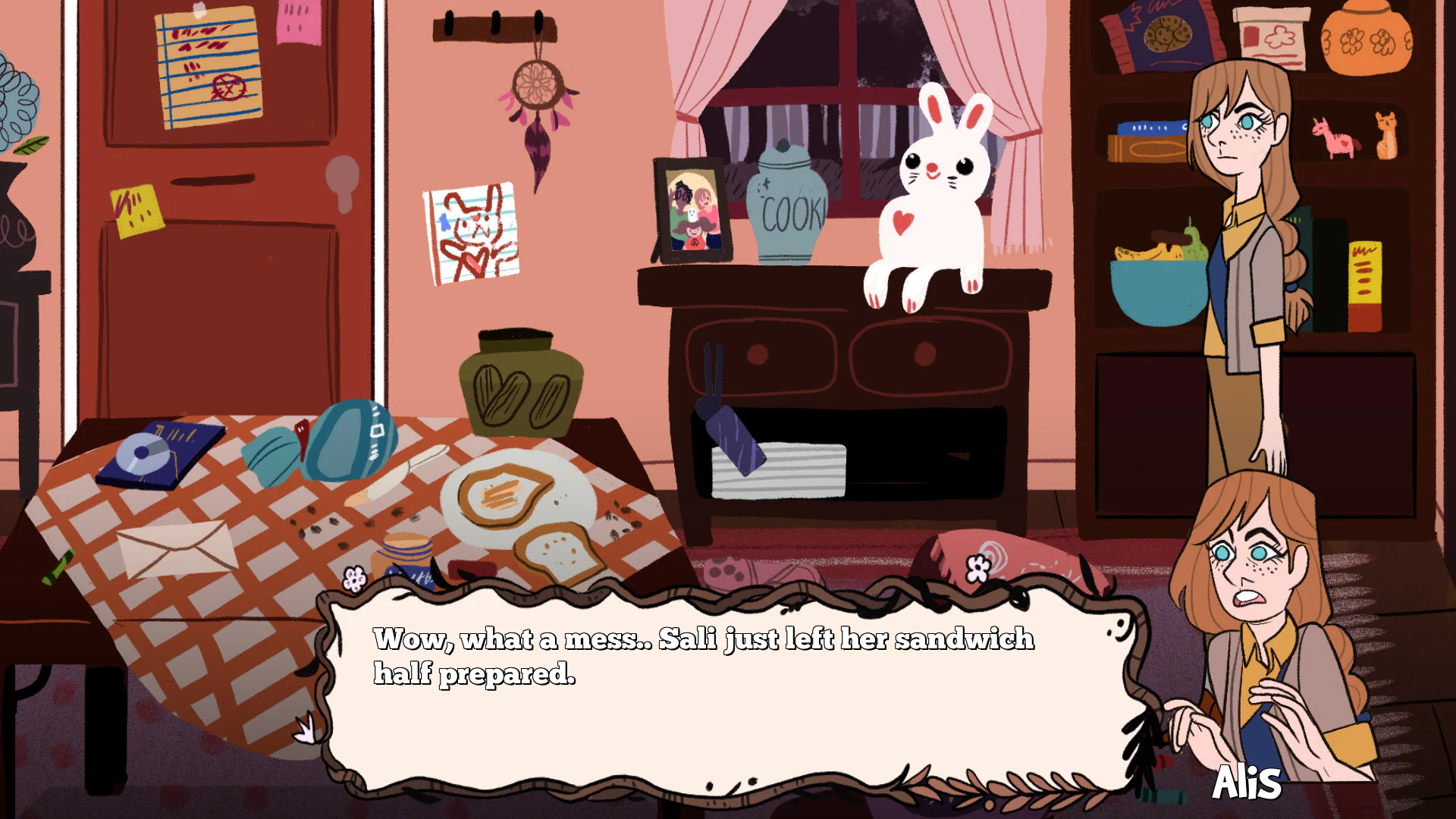Open the top dresser drawer
1456x819 pixels.
point(758,356)
